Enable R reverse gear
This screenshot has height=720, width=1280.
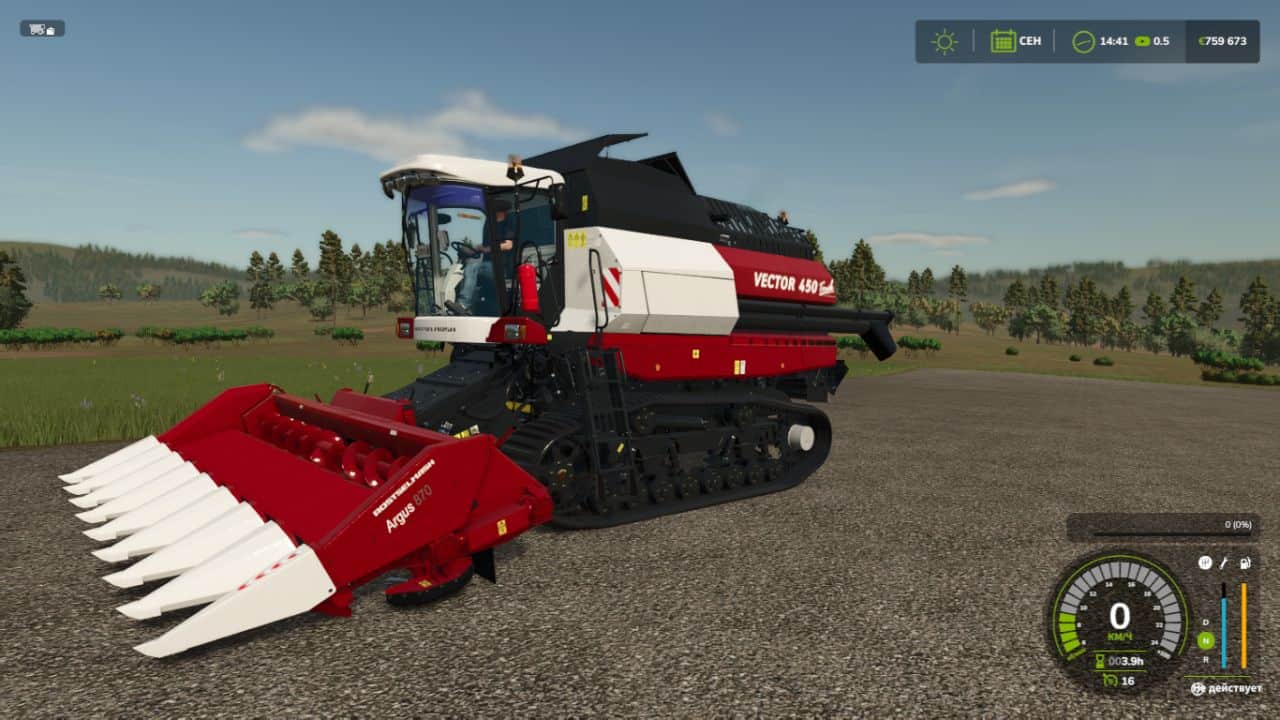(1205, 661)
